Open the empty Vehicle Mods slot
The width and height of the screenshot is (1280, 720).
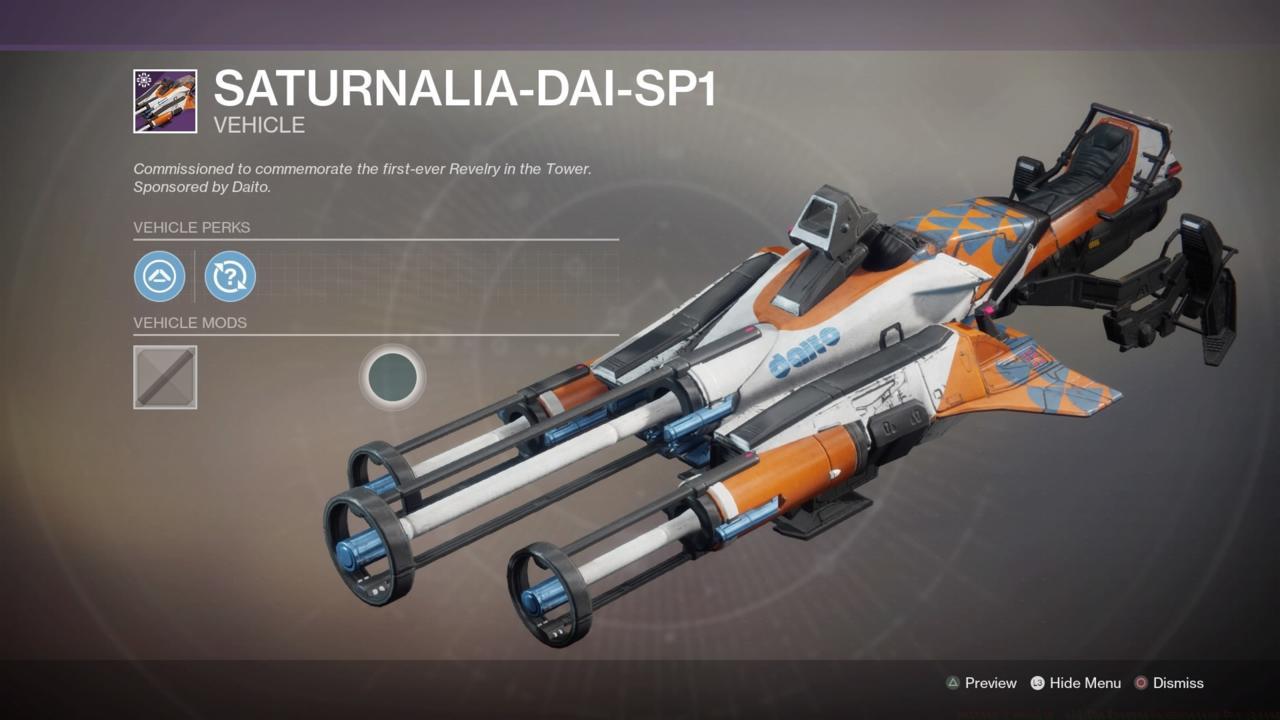[x=165, y=377]
